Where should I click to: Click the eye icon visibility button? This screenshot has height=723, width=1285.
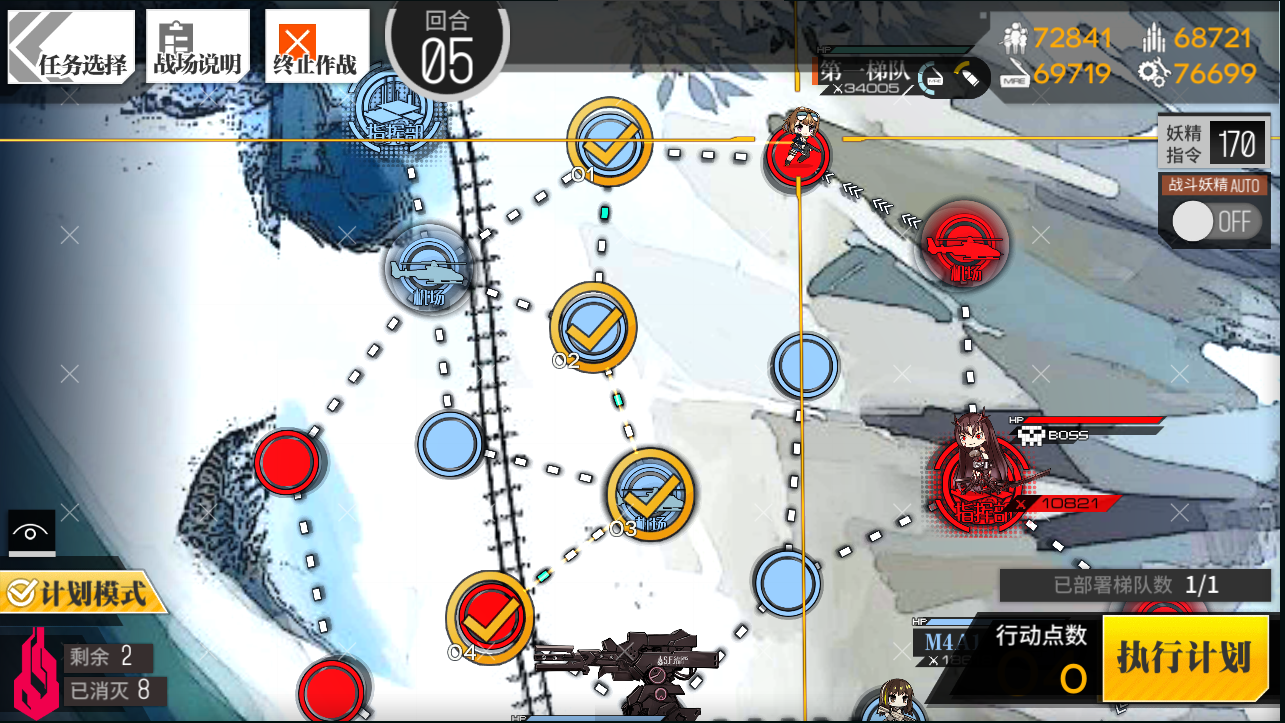(x=31, y=533)
